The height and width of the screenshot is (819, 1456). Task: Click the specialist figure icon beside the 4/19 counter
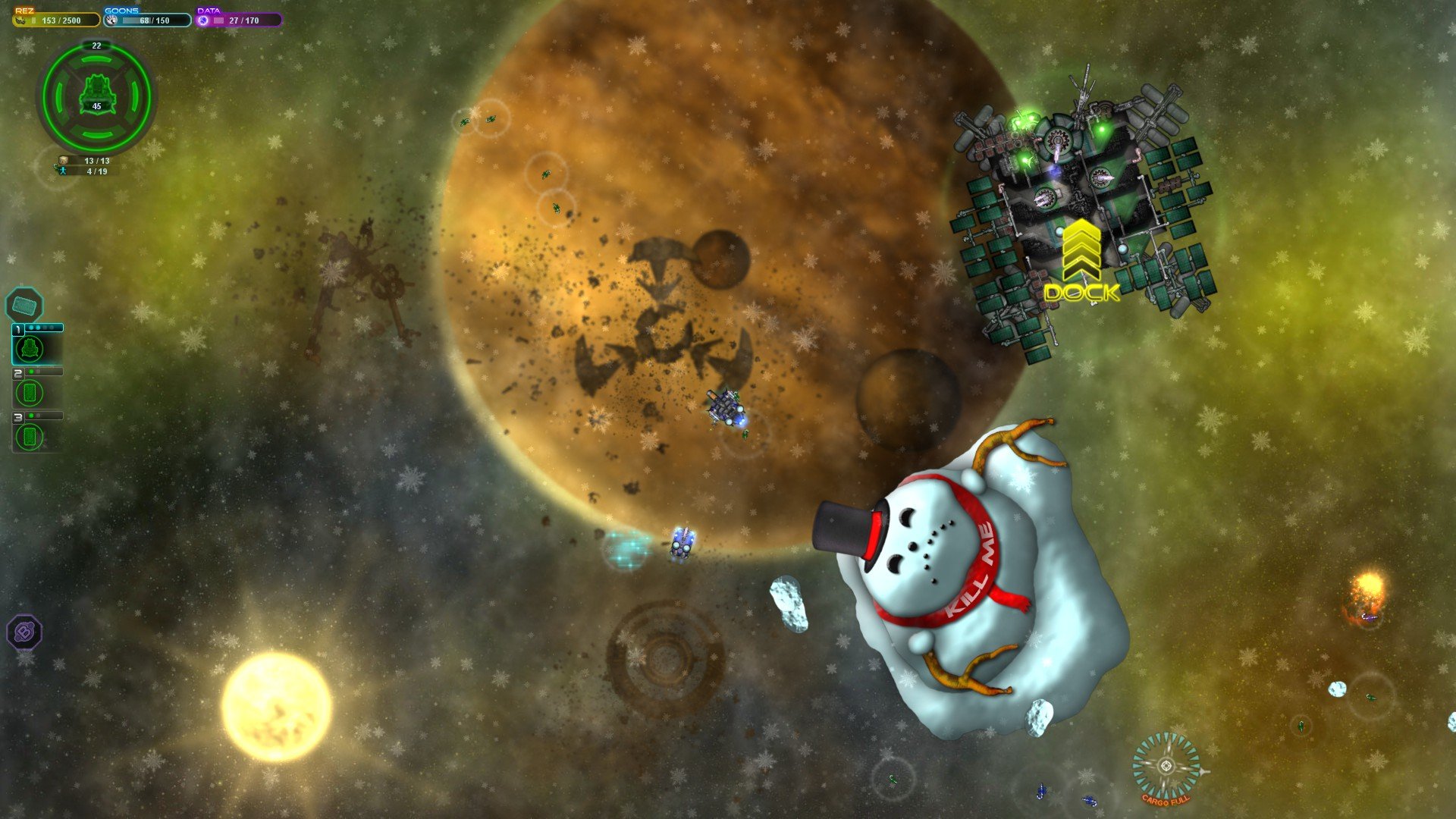point(62,171)
